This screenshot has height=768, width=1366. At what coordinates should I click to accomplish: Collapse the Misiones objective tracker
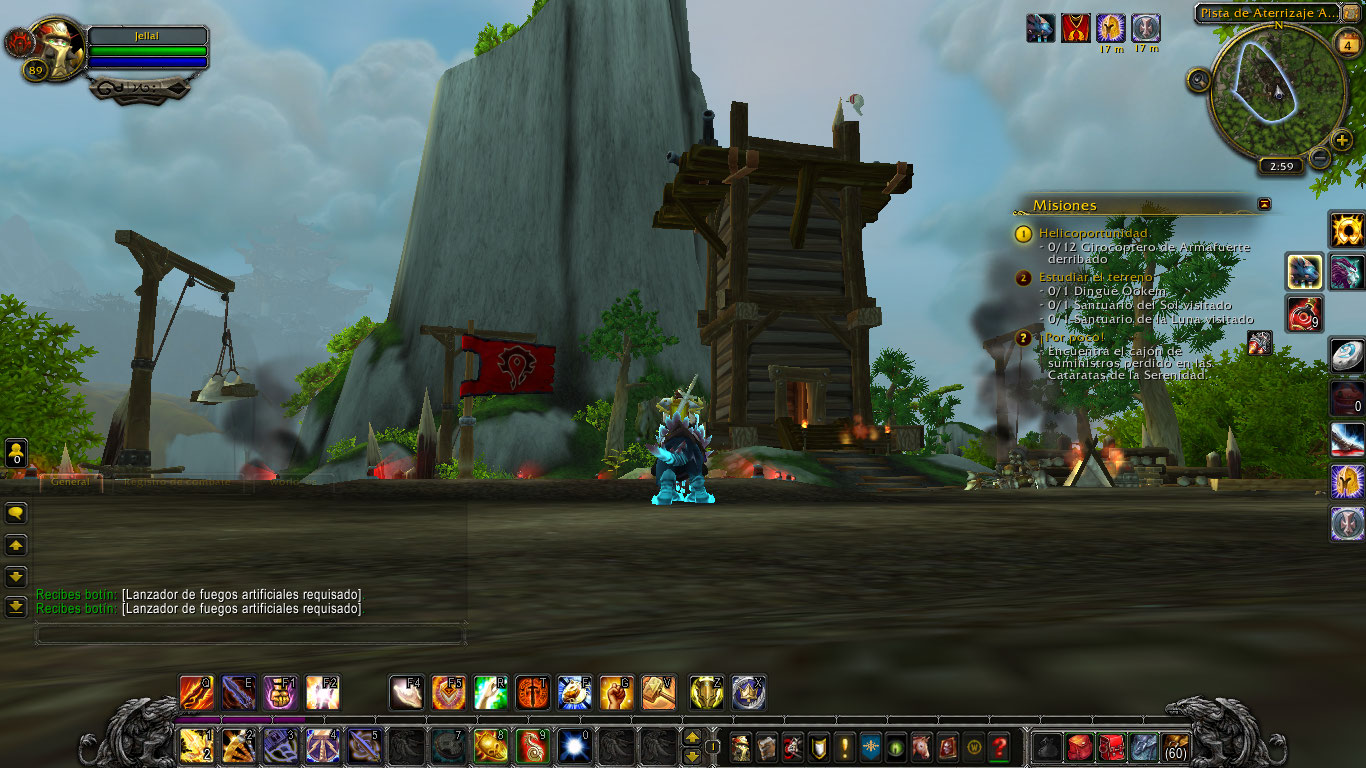pos(1265,204)
